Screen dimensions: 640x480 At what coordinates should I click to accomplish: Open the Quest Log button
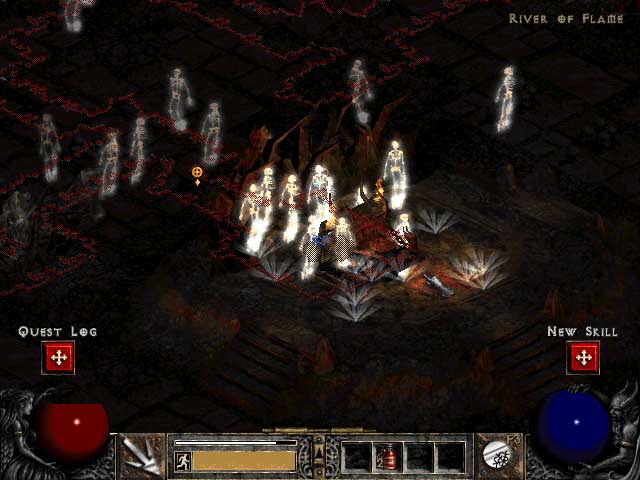[58, 357]
